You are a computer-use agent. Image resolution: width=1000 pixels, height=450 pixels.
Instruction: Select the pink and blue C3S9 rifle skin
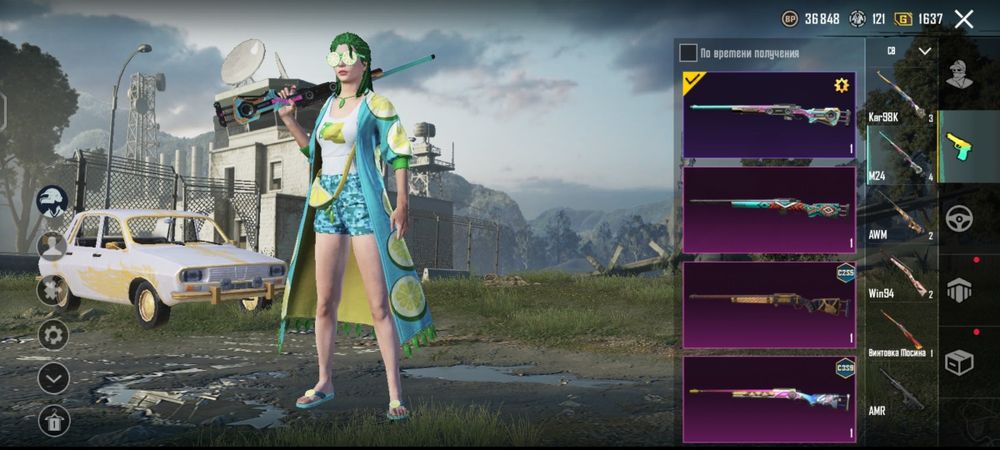tap(768, 398)
